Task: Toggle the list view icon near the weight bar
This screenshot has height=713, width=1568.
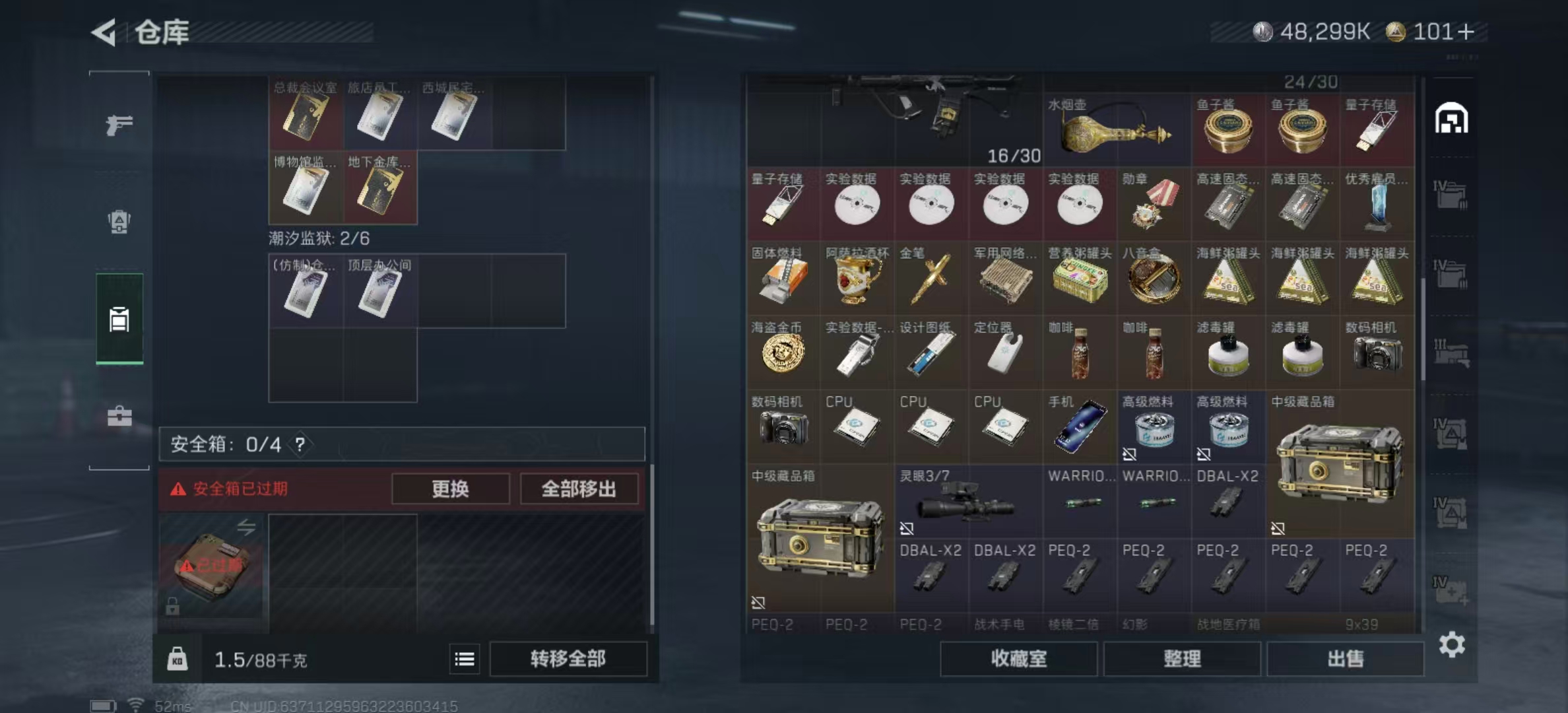Action: pos(465,659)
